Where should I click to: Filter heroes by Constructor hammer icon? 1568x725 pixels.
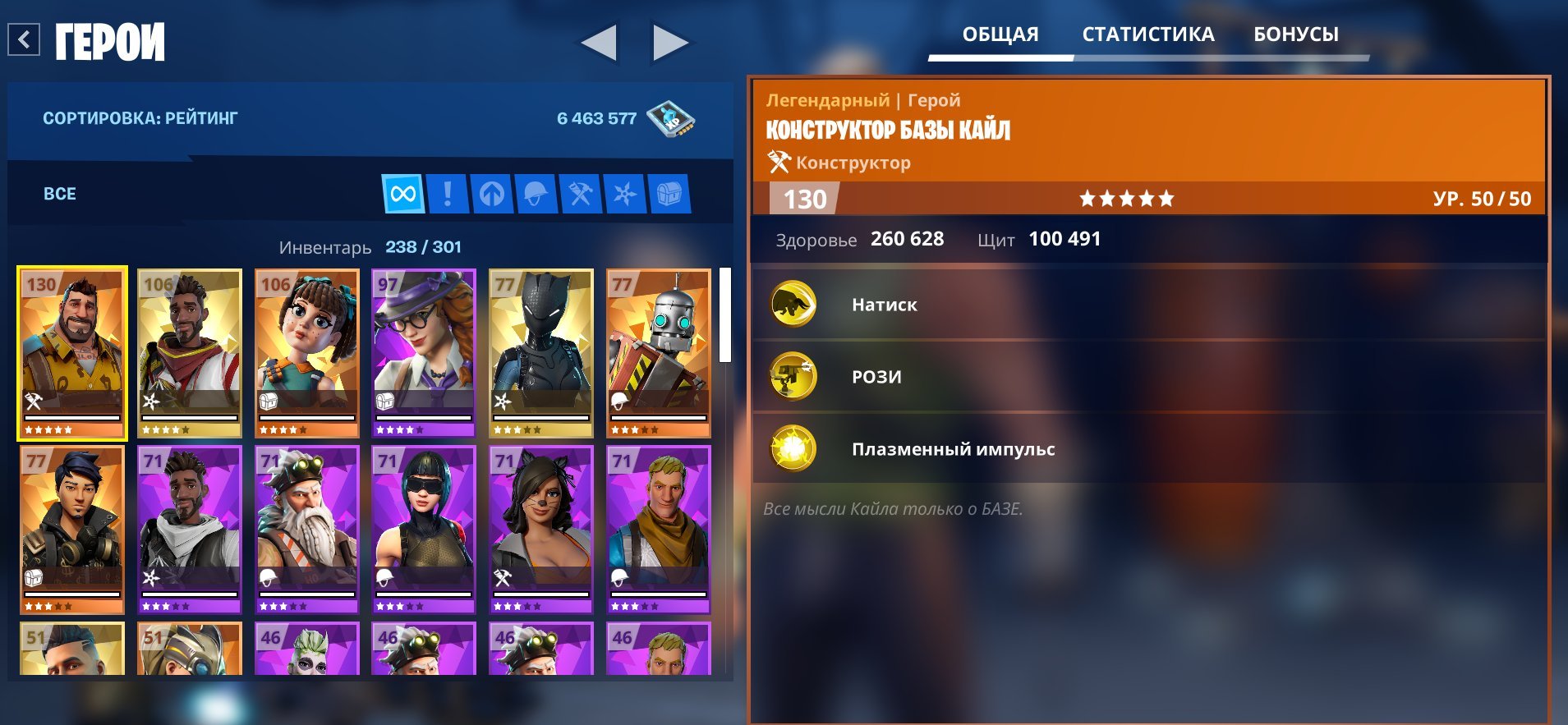click(582, 195)
